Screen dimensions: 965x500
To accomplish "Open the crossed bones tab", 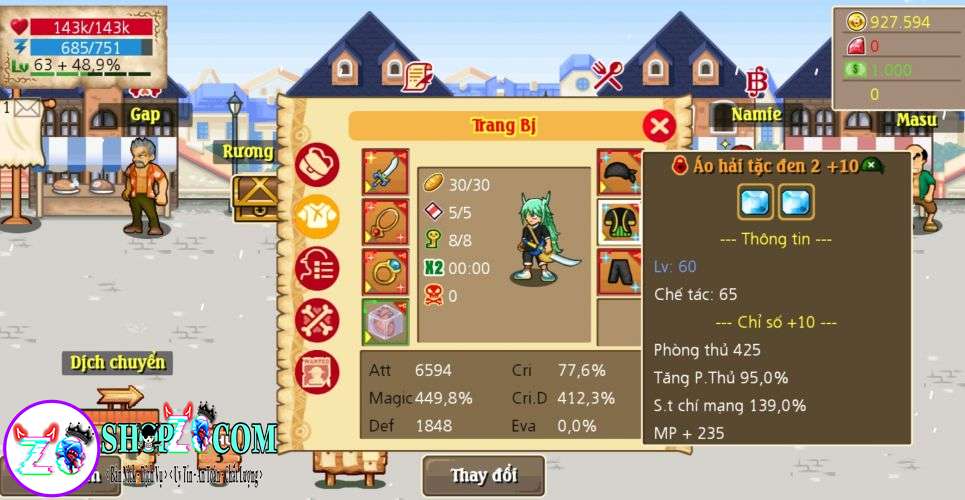I will click(318, 320).
